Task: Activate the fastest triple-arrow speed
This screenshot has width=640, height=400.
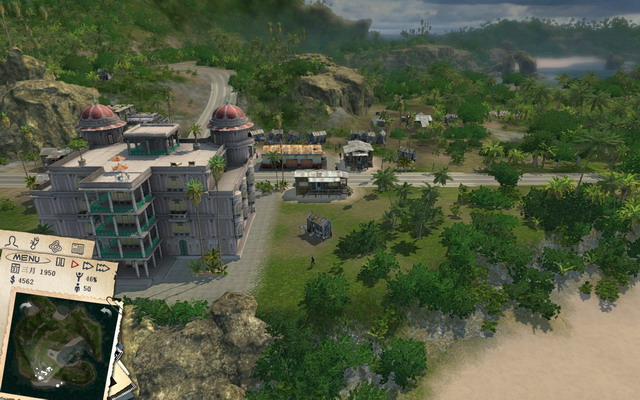Action: tap(102, 267)
